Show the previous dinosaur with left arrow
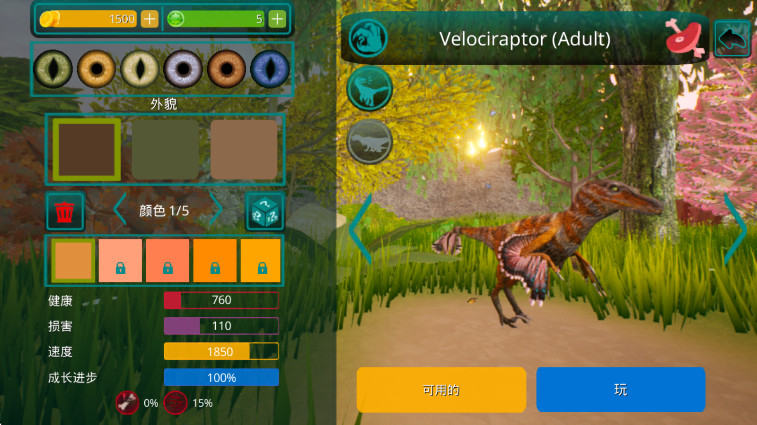Image resolution: width=757 pixels, height=425 pixels. (360, 230)
